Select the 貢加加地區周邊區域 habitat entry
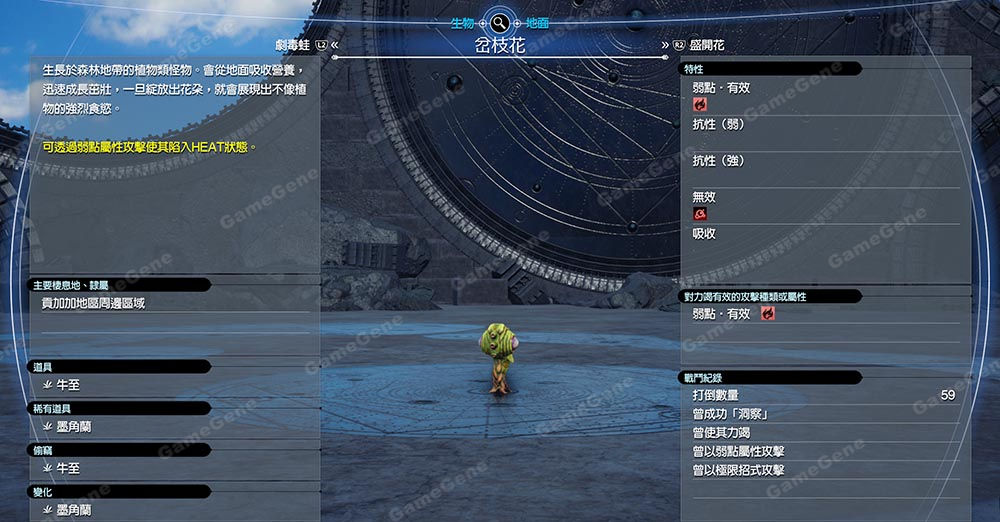This screenshot has width=1000, height=522. pyautogui.click(x=93, y=302)
